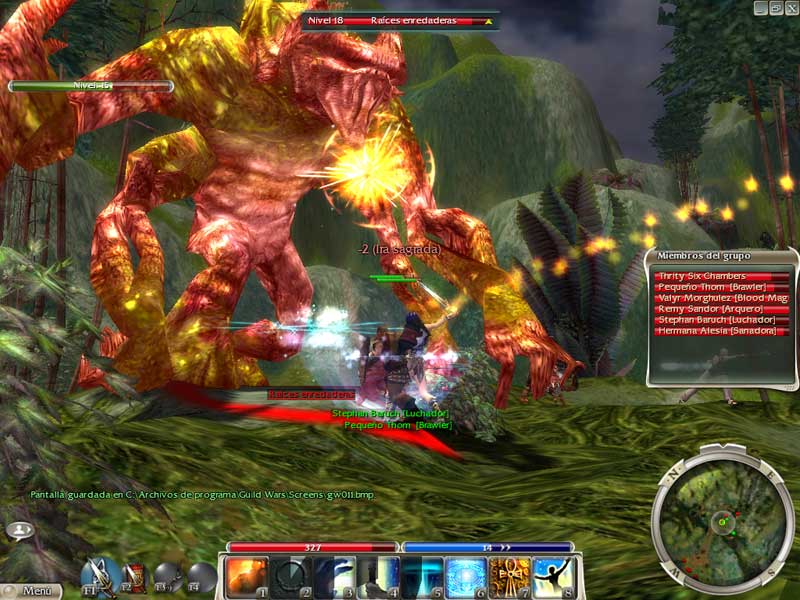Use the recharging skill in slot 2
The image size is (800, 600).
(290, 577)
